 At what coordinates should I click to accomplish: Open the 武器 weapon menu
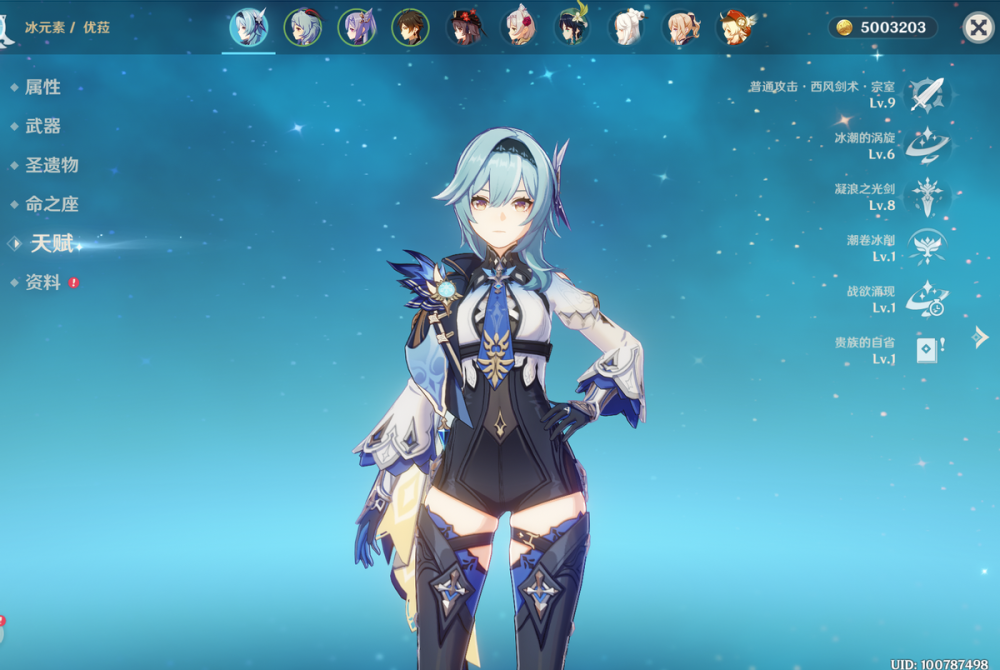43,126
